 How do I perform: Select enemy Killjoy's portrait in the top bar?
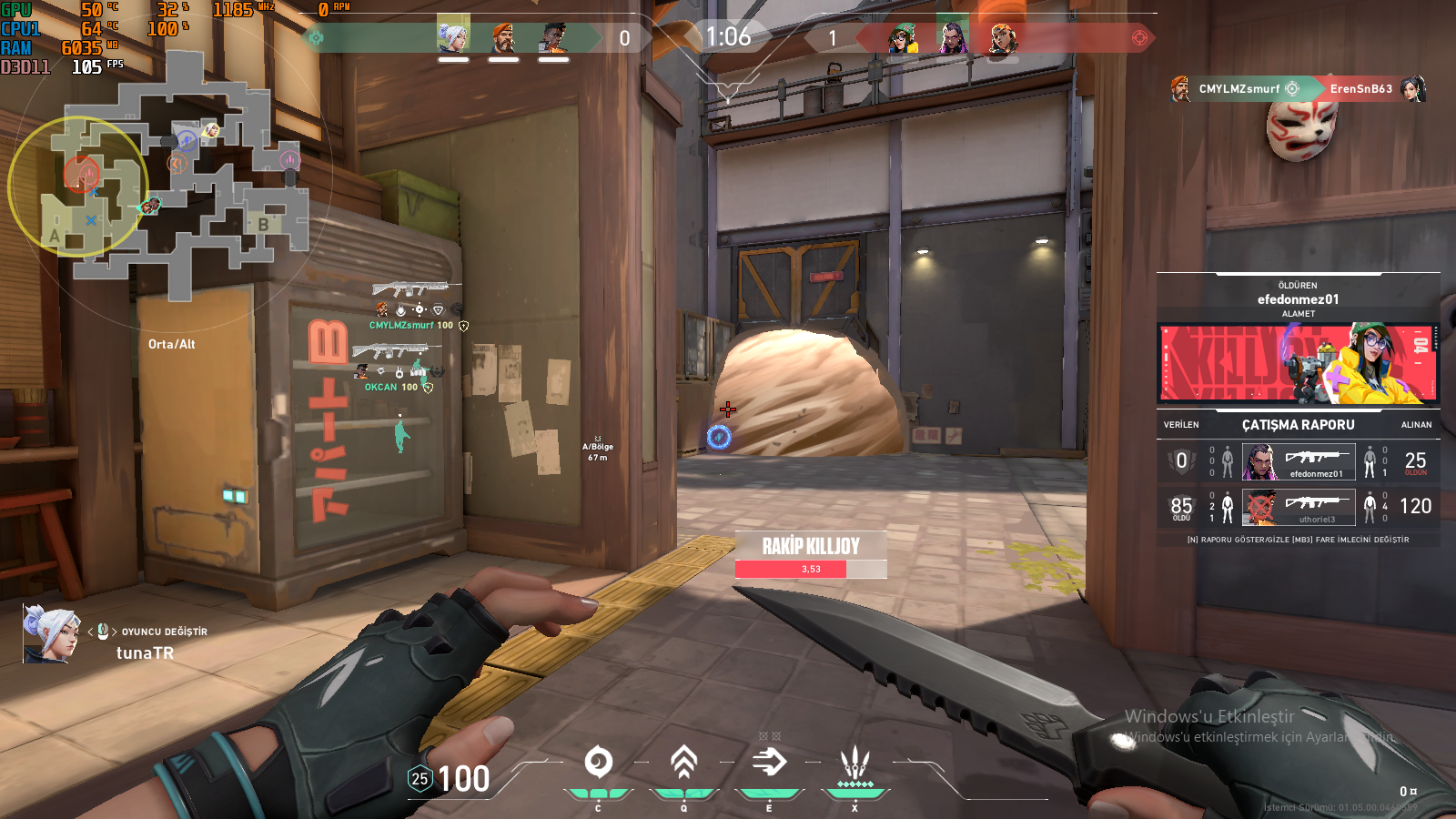[x=903, y=38]
